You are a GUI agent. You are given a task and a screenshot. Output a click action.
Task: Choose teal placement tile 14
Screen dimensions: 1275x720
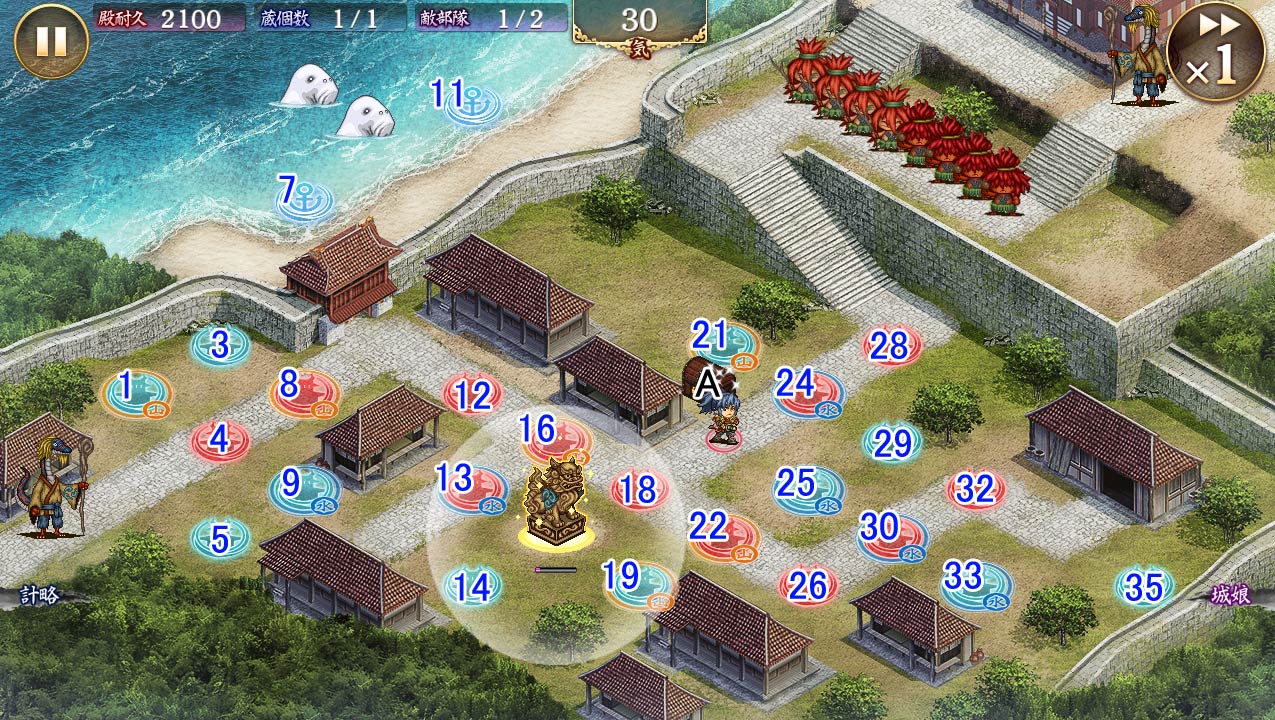[472, 587]
